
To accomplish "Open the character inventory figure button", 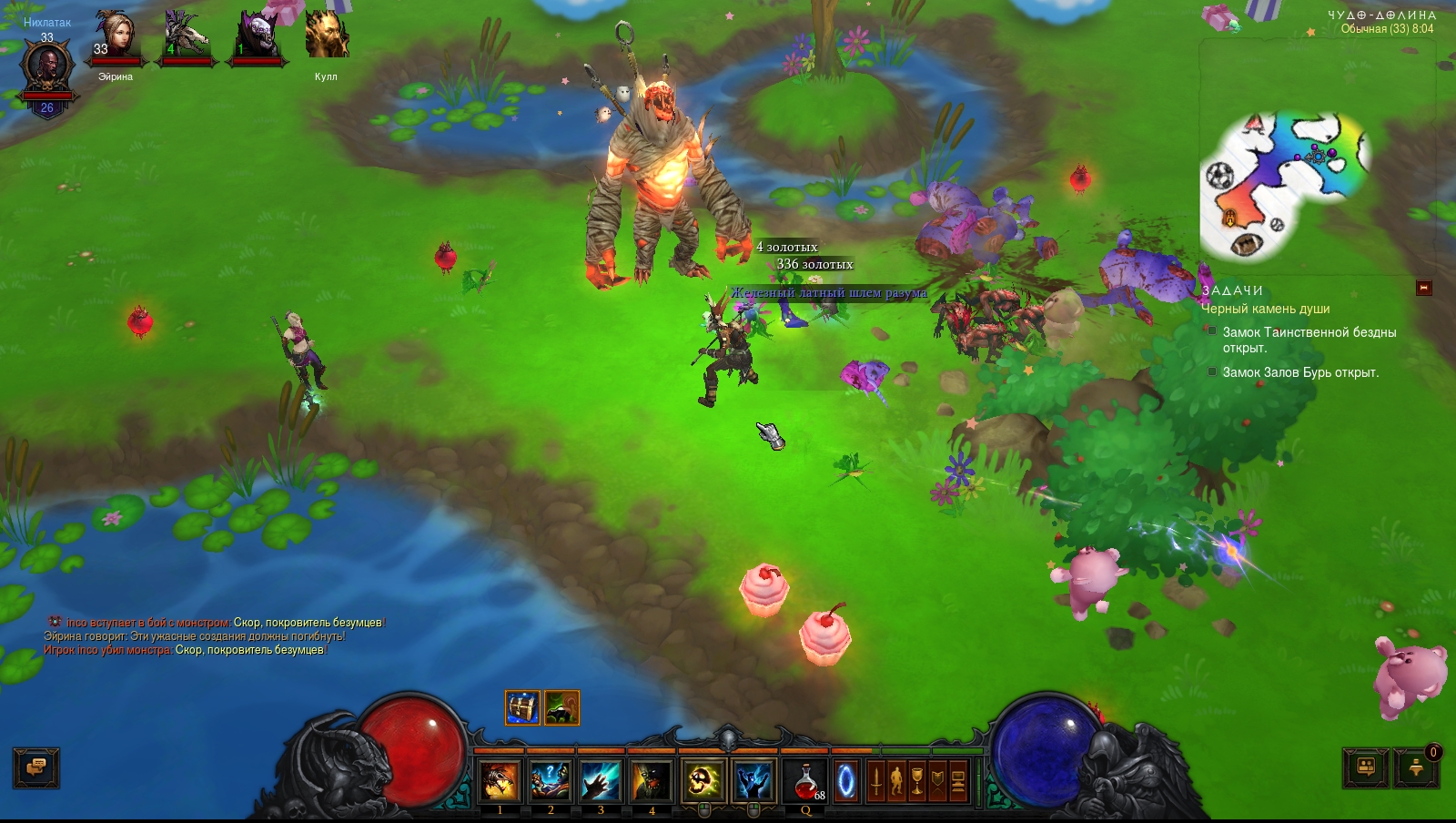I will pyautogui.click(x=896, y=782).
